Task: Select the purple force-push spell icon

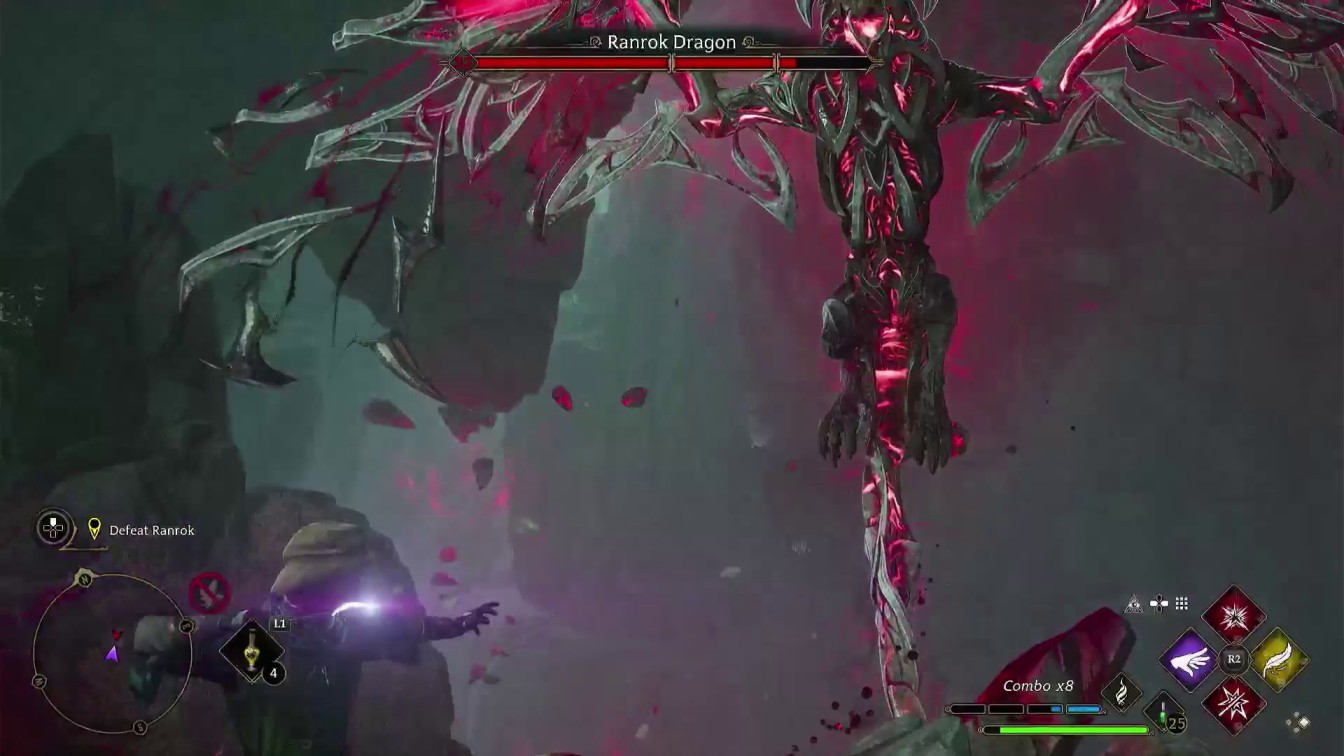Action: pos(1190,660)
